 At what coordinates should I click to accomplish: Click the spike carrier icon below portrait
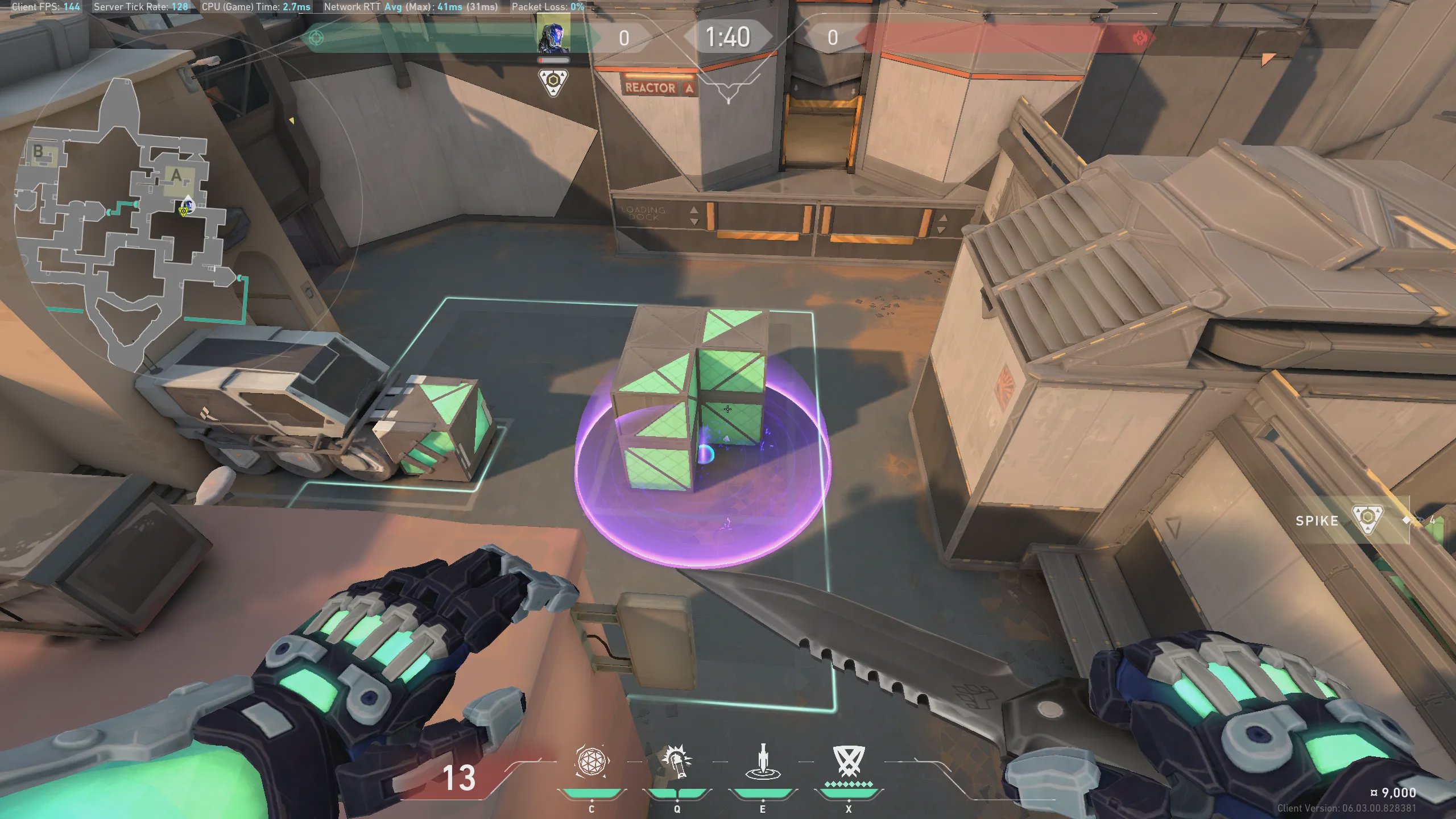[x=553, y=82]
